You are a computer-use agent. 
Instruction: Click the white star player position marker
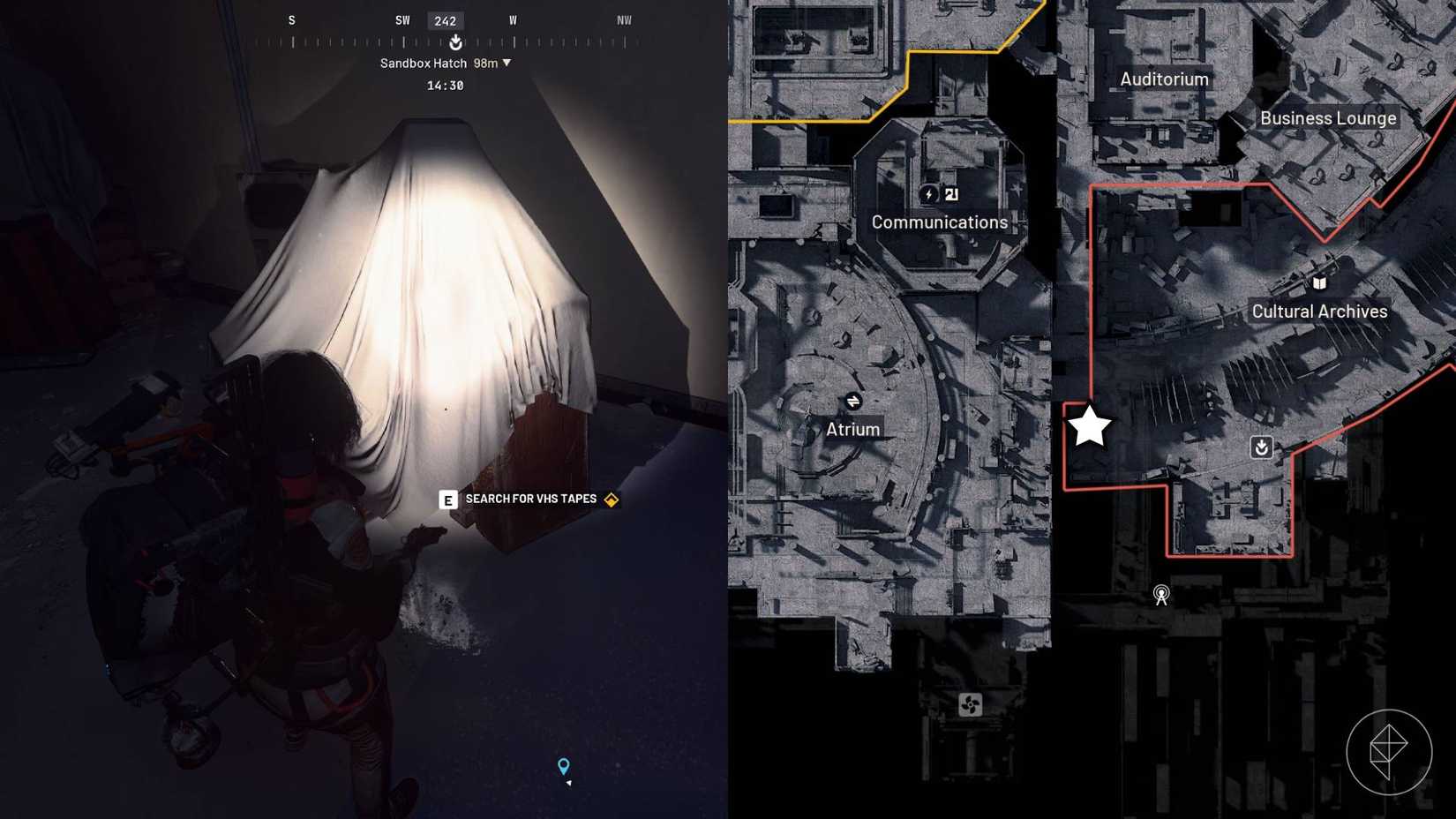click(1091, 425)
